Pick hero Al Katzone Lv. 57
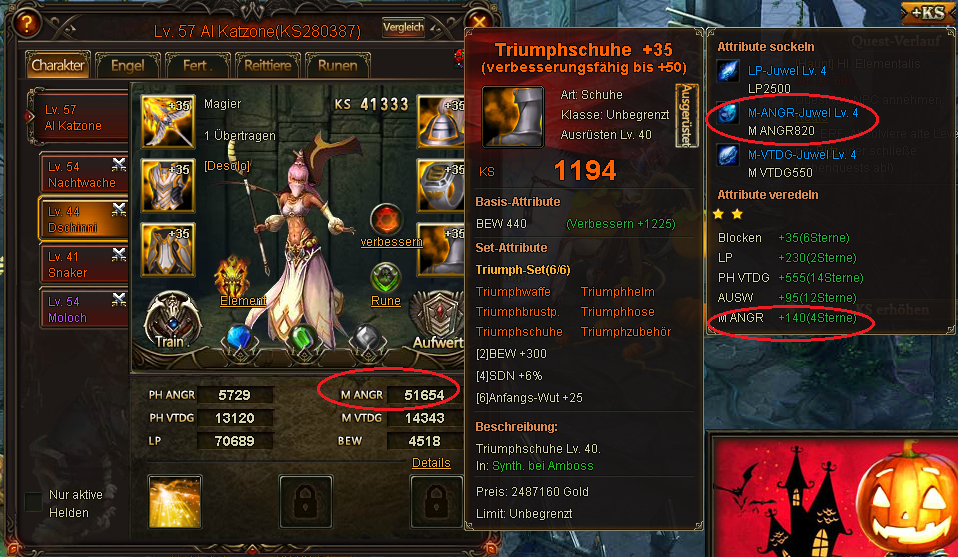The height and width of the screenshot is (557, 958). (80, 118)
